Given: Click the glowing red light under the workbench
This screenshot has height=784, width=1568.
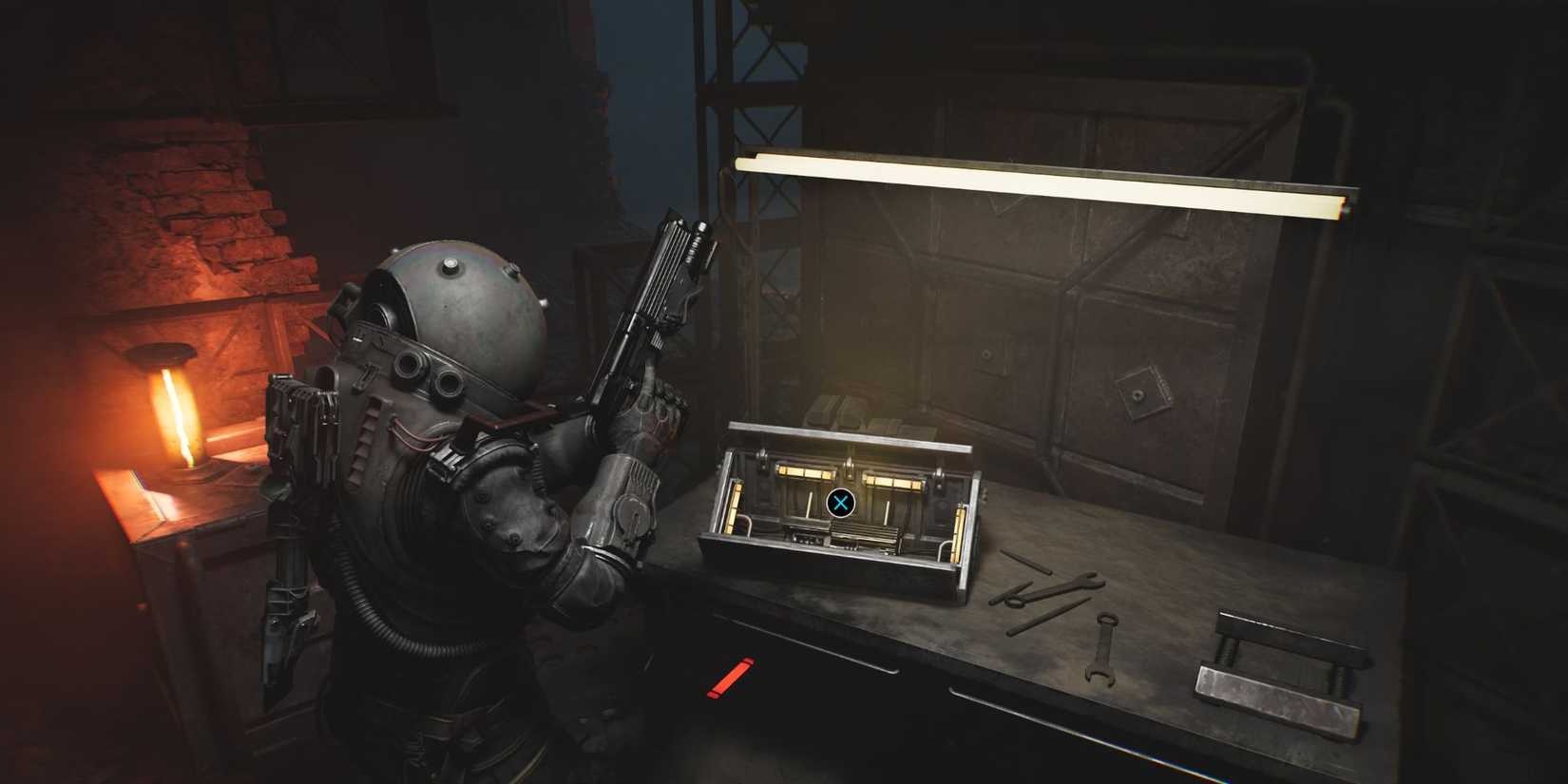Looking at the screenshot, I should (x=730, y=677).
